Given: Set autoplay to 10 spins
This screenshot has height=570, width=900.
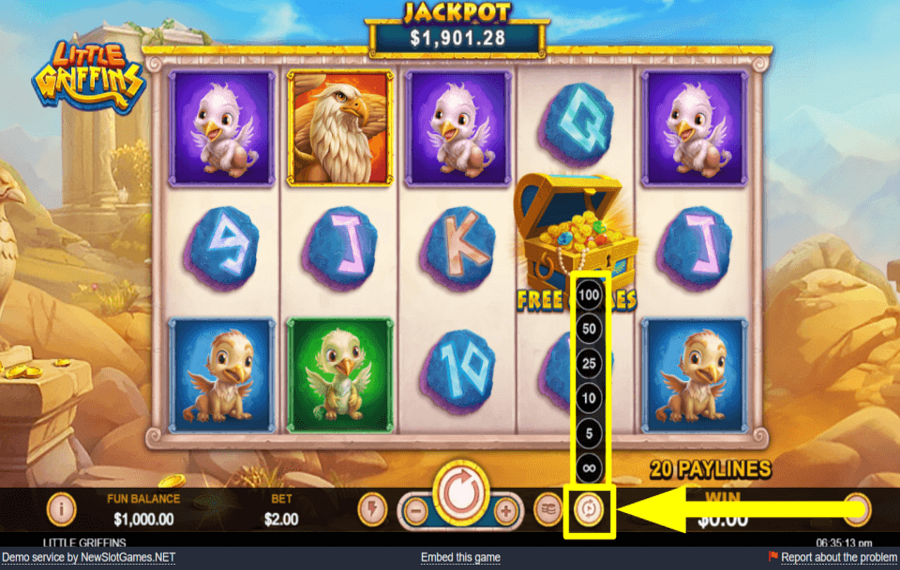Looking at the screenshot, I should coord(589,398).
